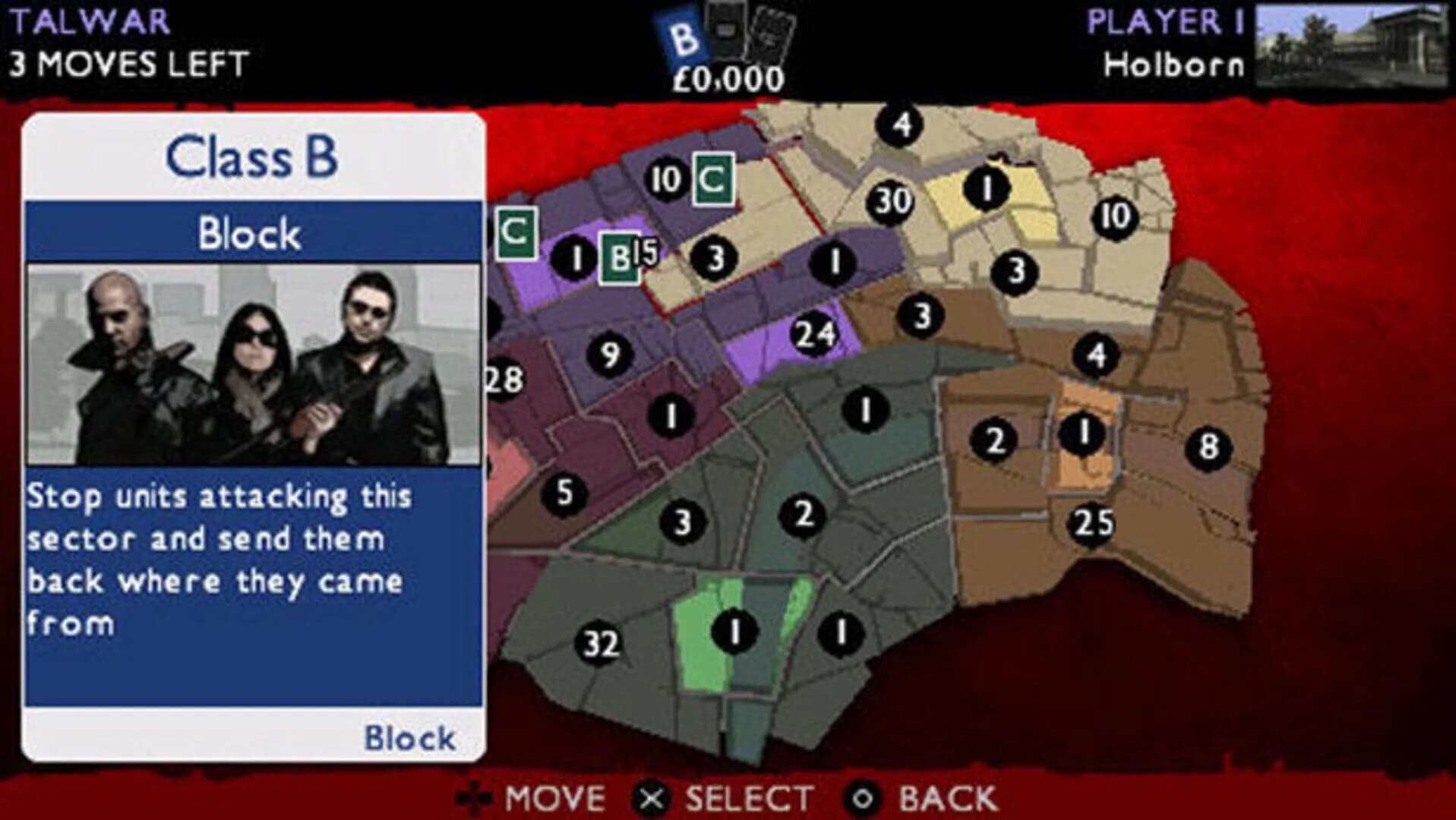Click the green C card next to sector 10
Screen dimensions: 1456x820
click(x=715, y=176)
